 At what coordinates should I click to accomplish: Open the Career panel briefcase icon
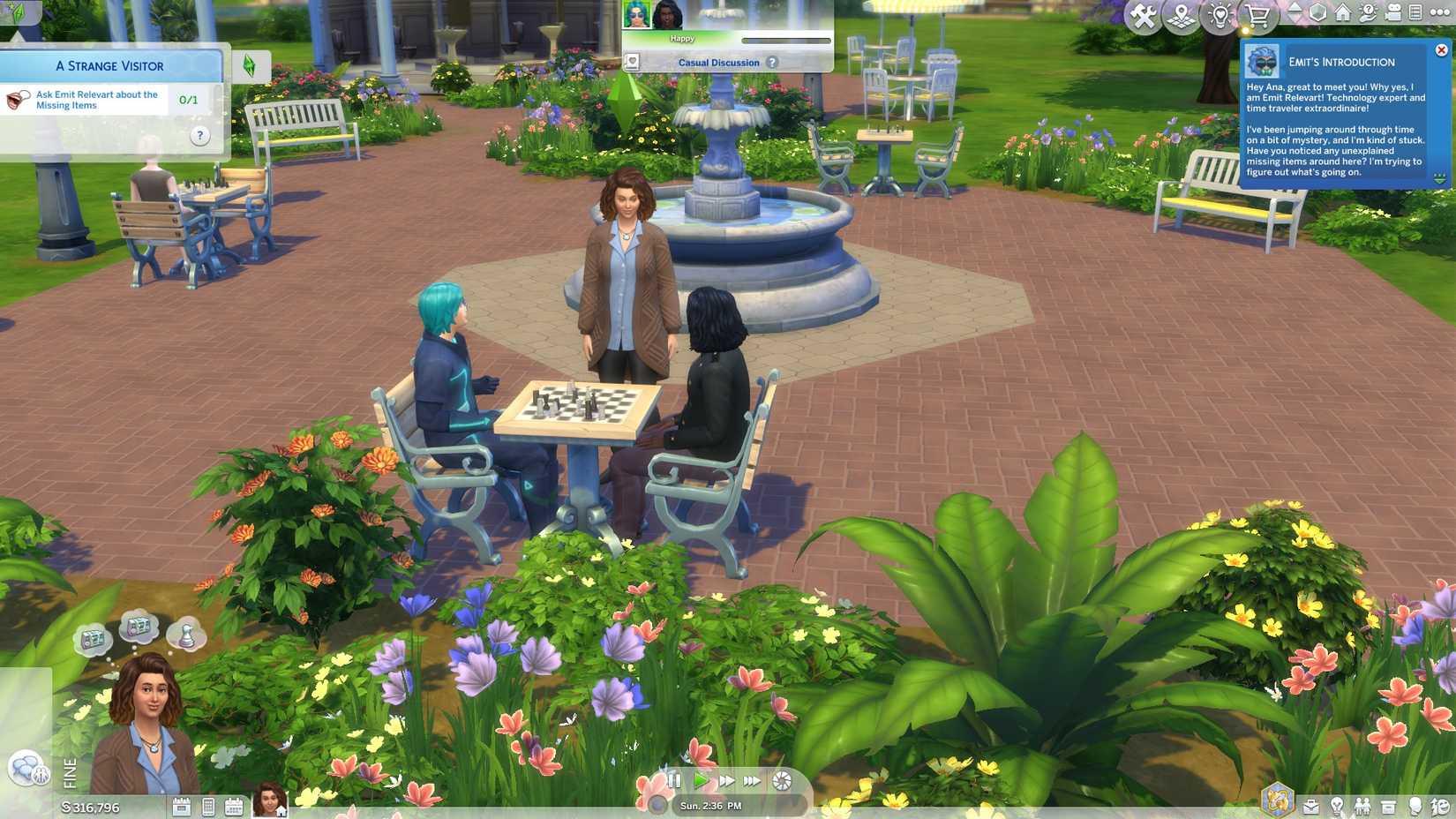click(x=1311, y=806)
